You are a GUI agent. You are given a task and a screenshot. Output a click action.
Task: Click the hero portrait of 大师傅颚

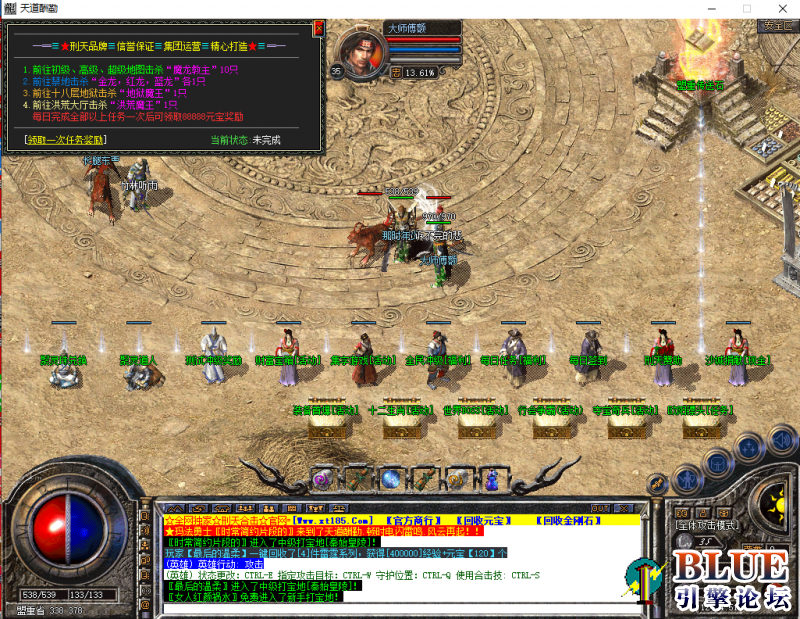click(x=364, y=52)
